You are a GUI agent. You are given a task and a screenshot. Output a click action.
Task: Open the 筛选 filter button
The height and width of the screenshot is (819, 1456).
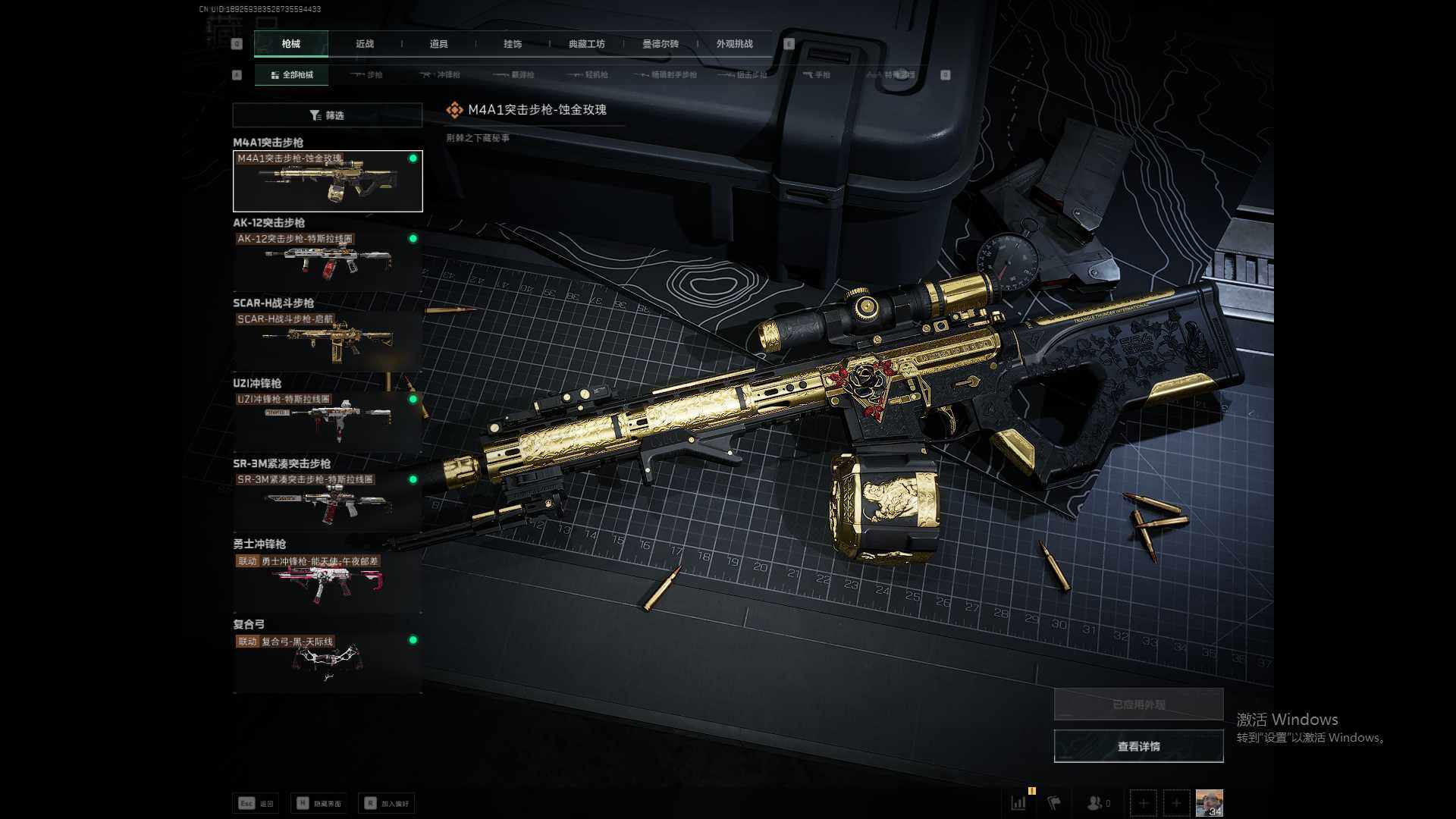(x=327, y=115)
